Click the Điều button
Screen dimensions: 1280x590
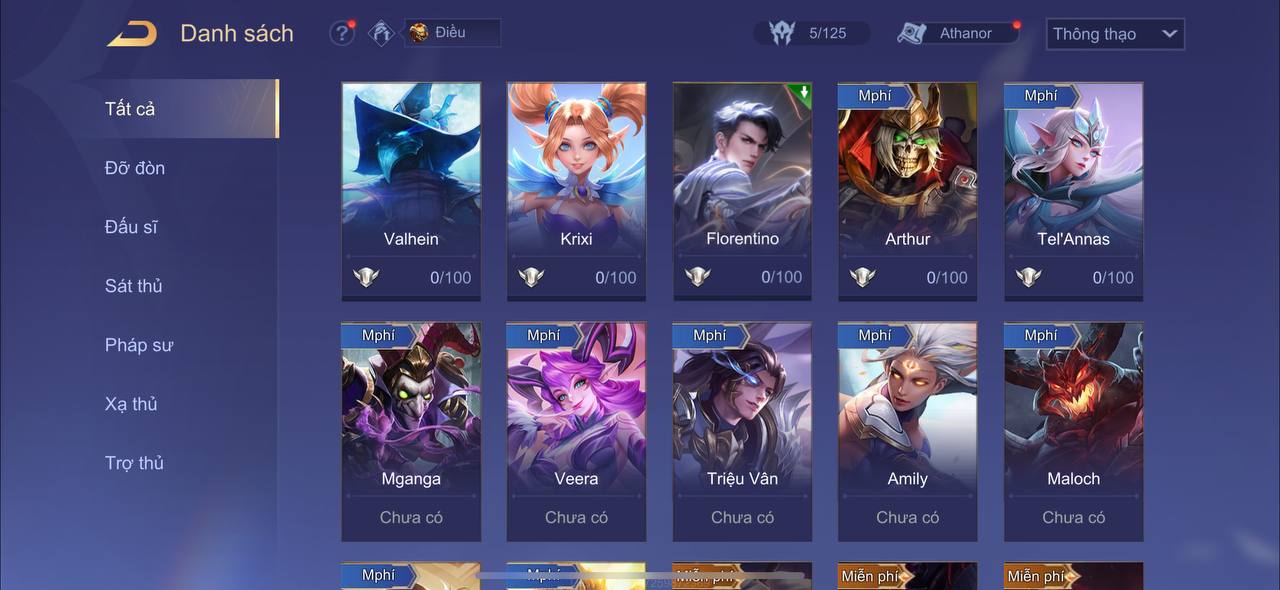click(451, 32)
